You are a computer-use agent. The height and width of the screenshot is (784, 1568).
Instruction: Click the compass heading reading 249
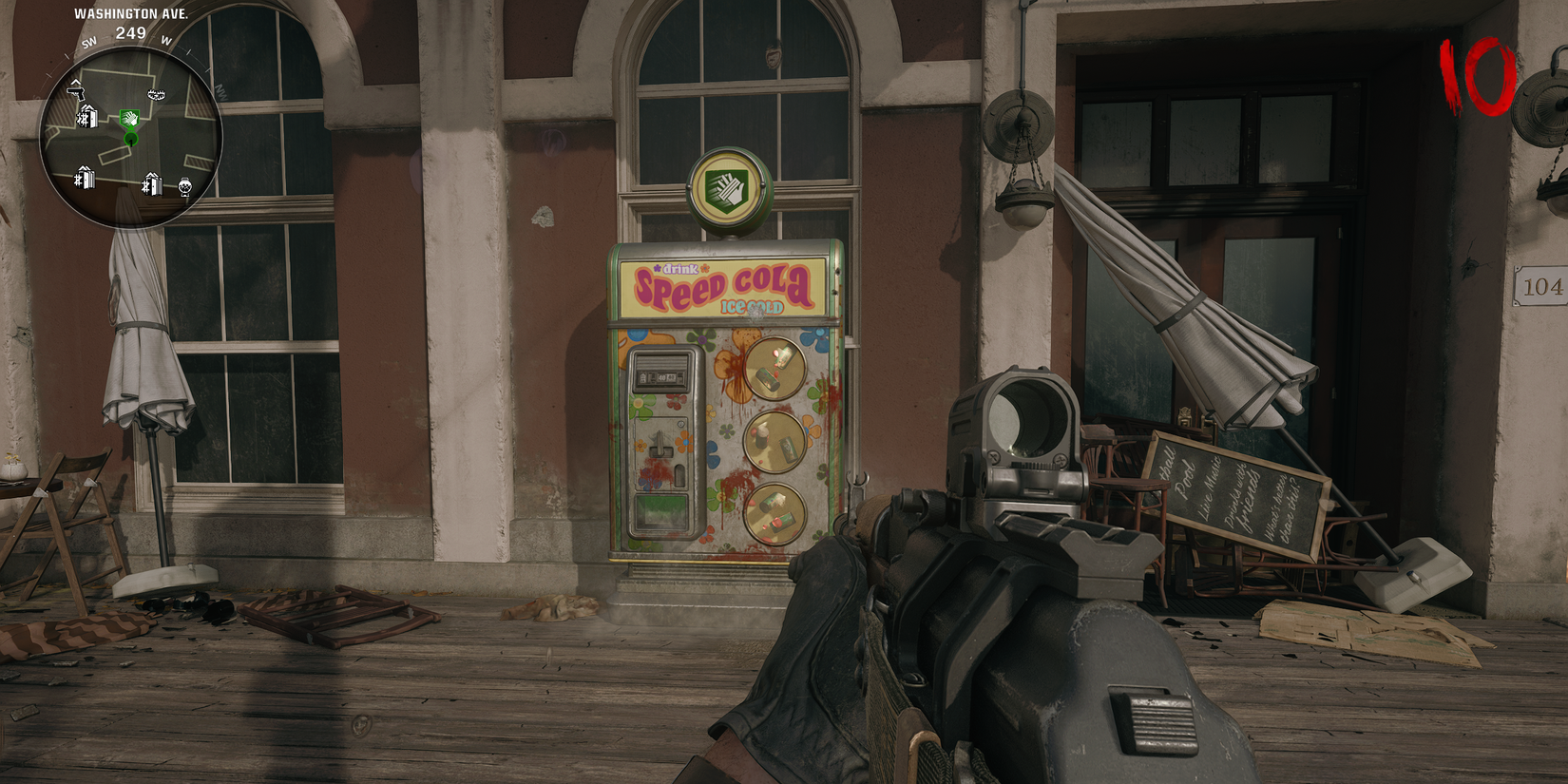pos(129,31)
